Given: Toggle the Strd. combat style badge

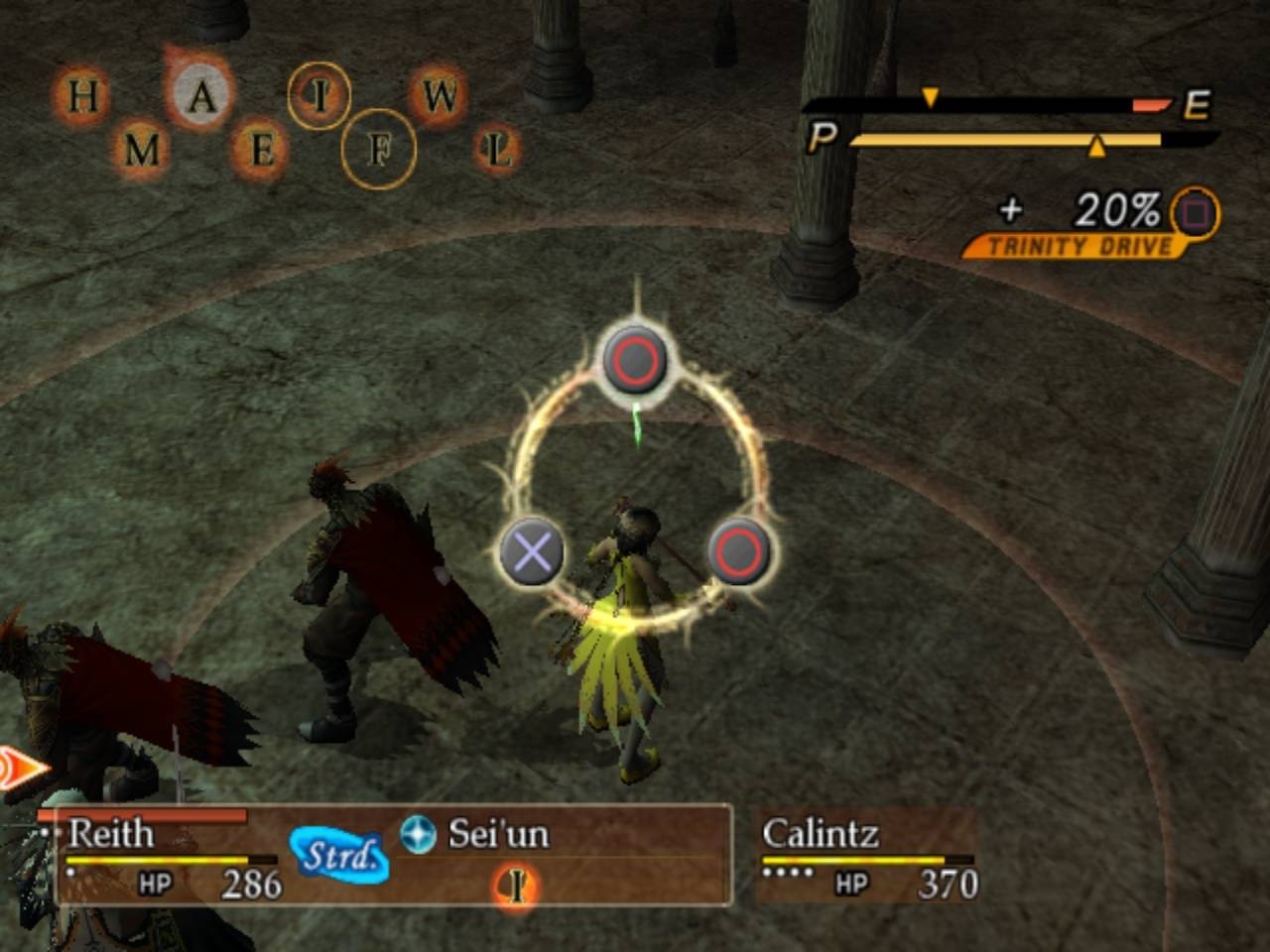Looking at the screenshot, I should (x=339, y=855).
